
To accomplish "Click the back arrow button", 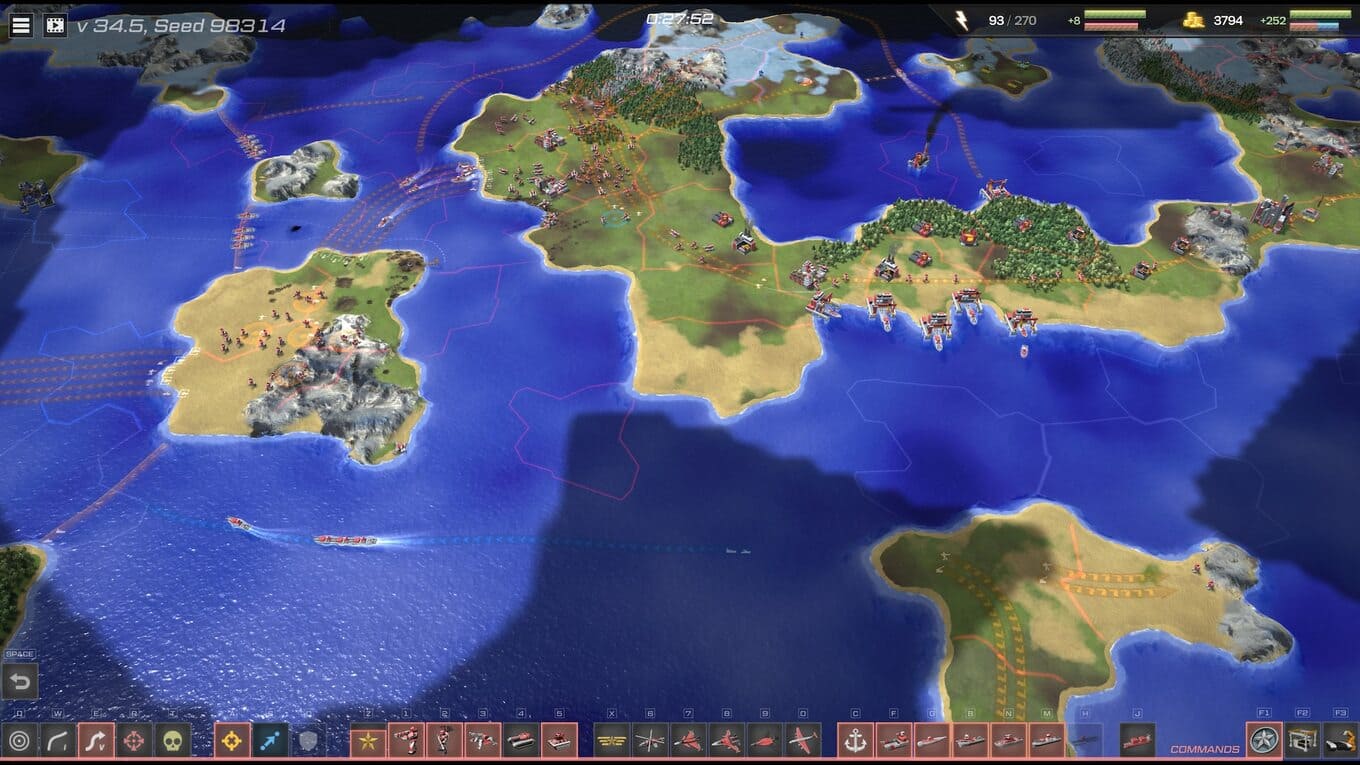I will (x=19, y=683).
